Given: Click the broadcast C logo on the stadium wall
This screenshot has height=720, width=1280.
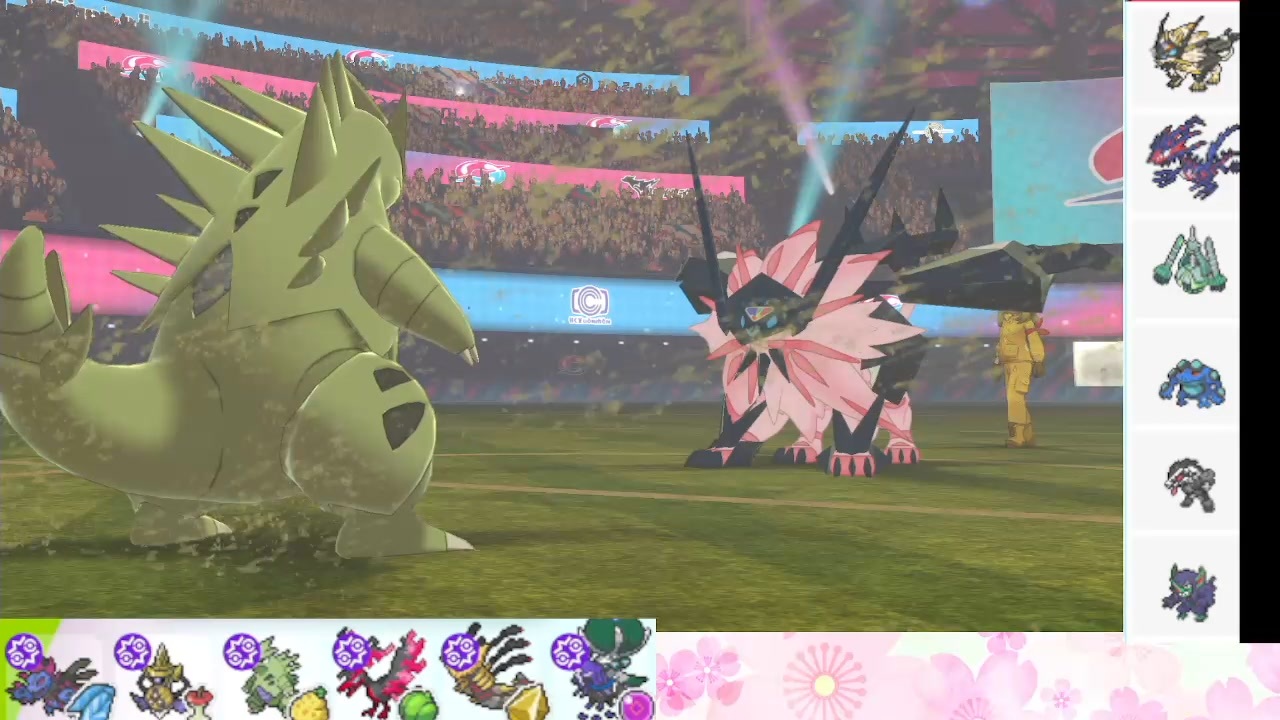Looking at the screenshot, I should pos(589,302).
